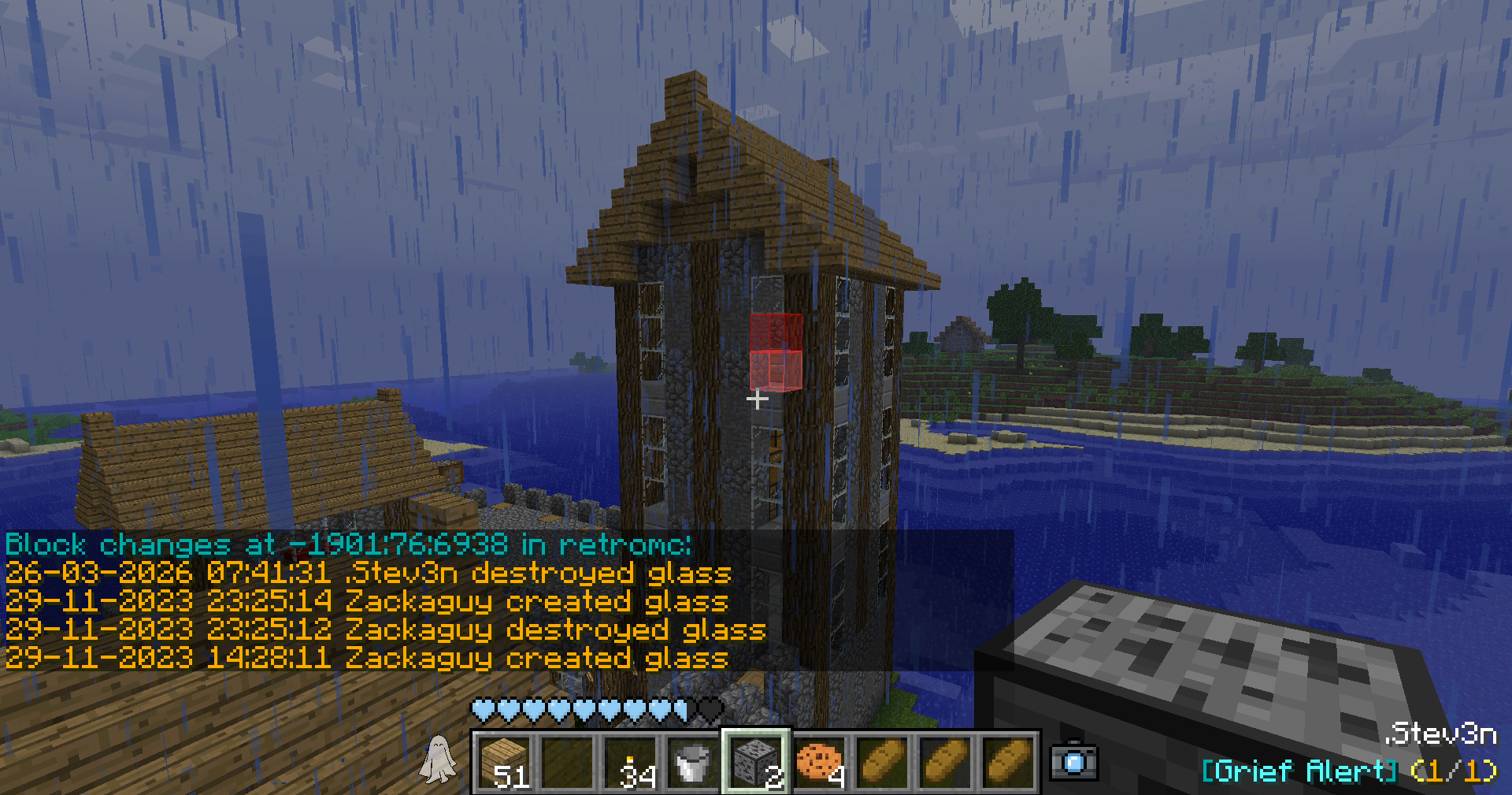Choose the empty bucket hotbar slot

coord(693,762)
